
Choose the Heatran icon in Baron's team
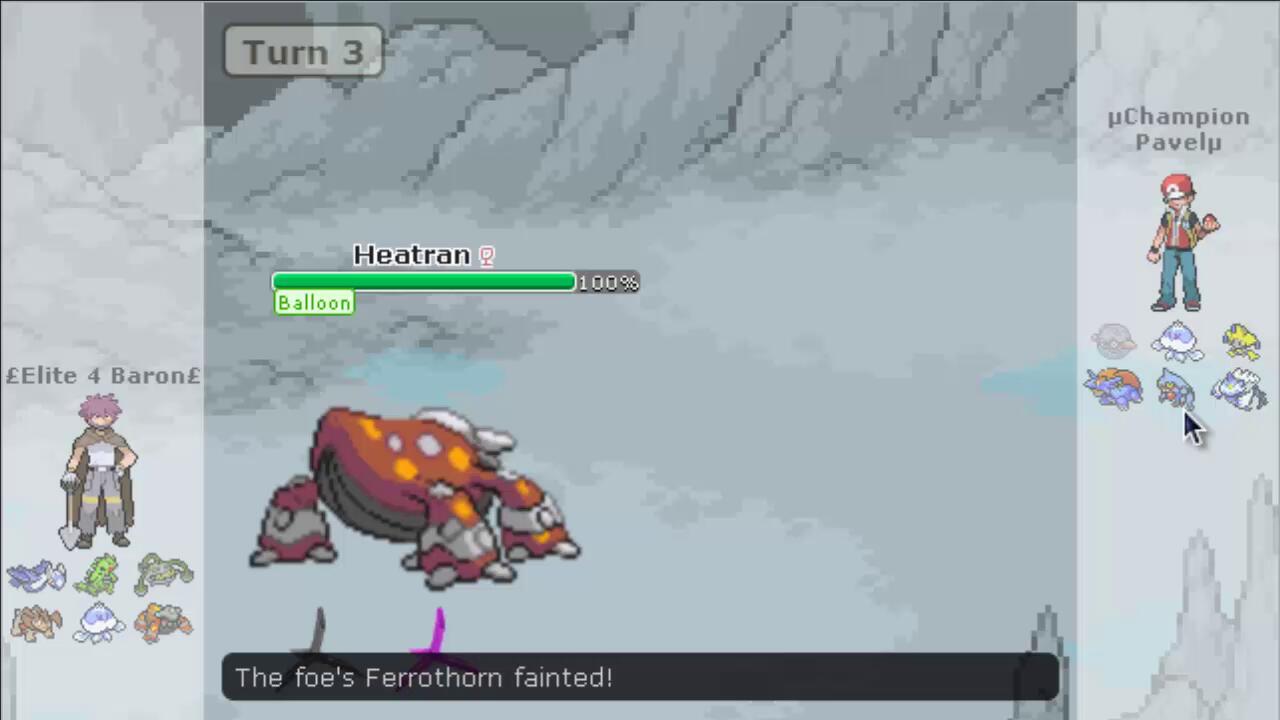point(163,623)
